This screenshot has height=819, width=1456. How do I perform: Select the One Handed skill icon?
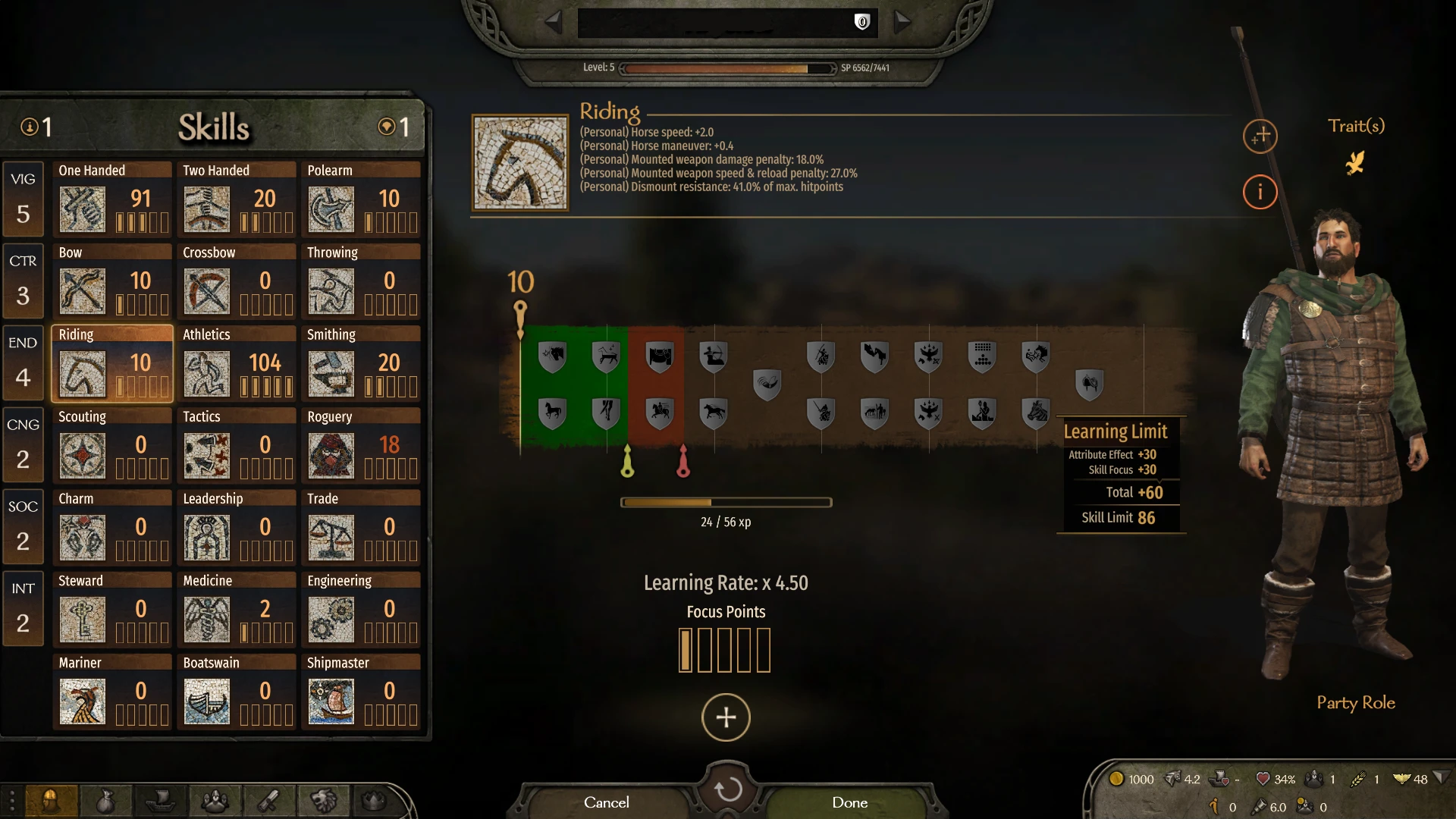coord(82,209)
